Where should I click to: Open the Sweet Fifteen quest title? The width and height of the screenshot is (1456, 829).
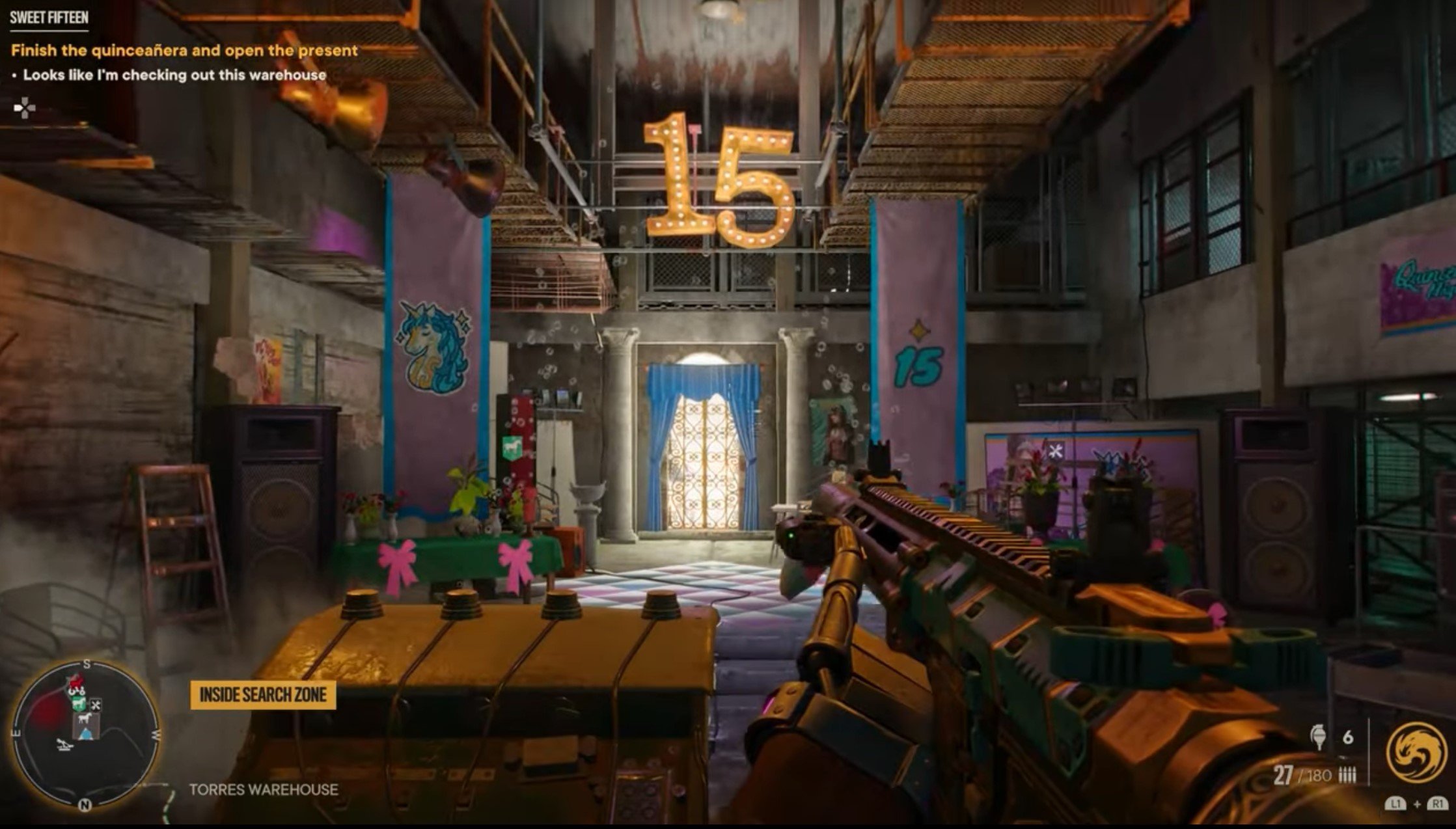[x=49, y=18]
